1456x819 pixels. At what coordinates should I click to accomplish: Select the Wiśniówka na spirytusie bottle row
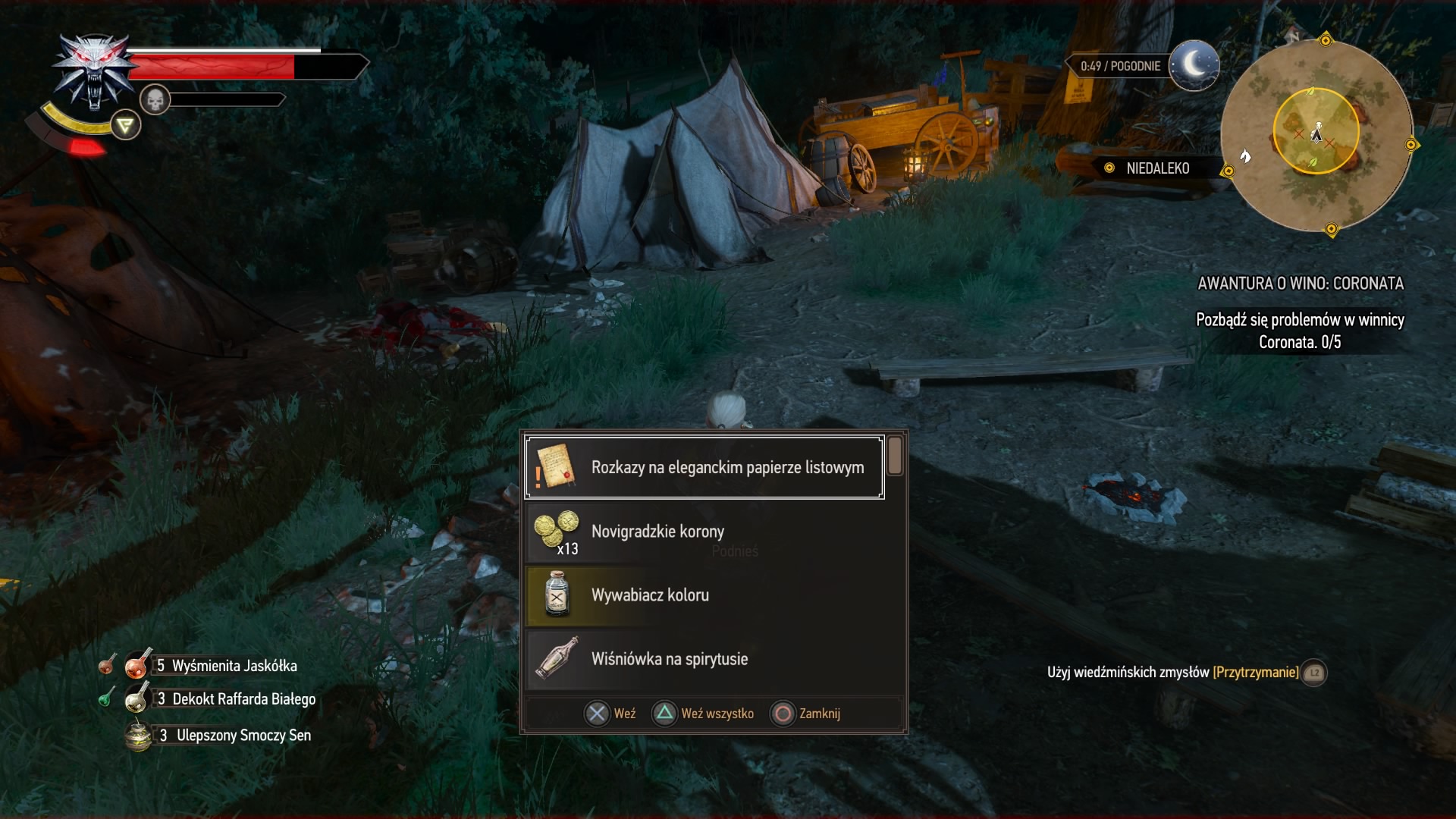pos(704,659)
